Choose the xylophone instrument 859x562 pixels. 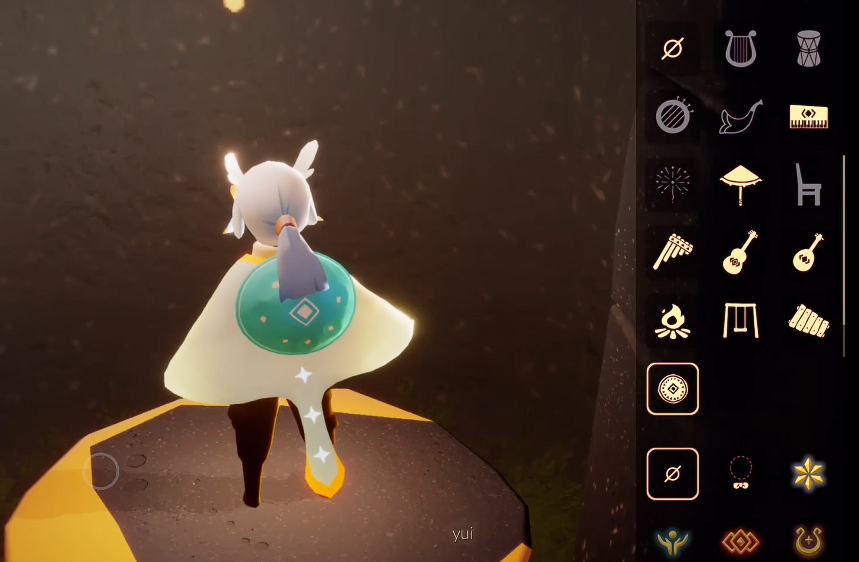[x=808, y=320]
